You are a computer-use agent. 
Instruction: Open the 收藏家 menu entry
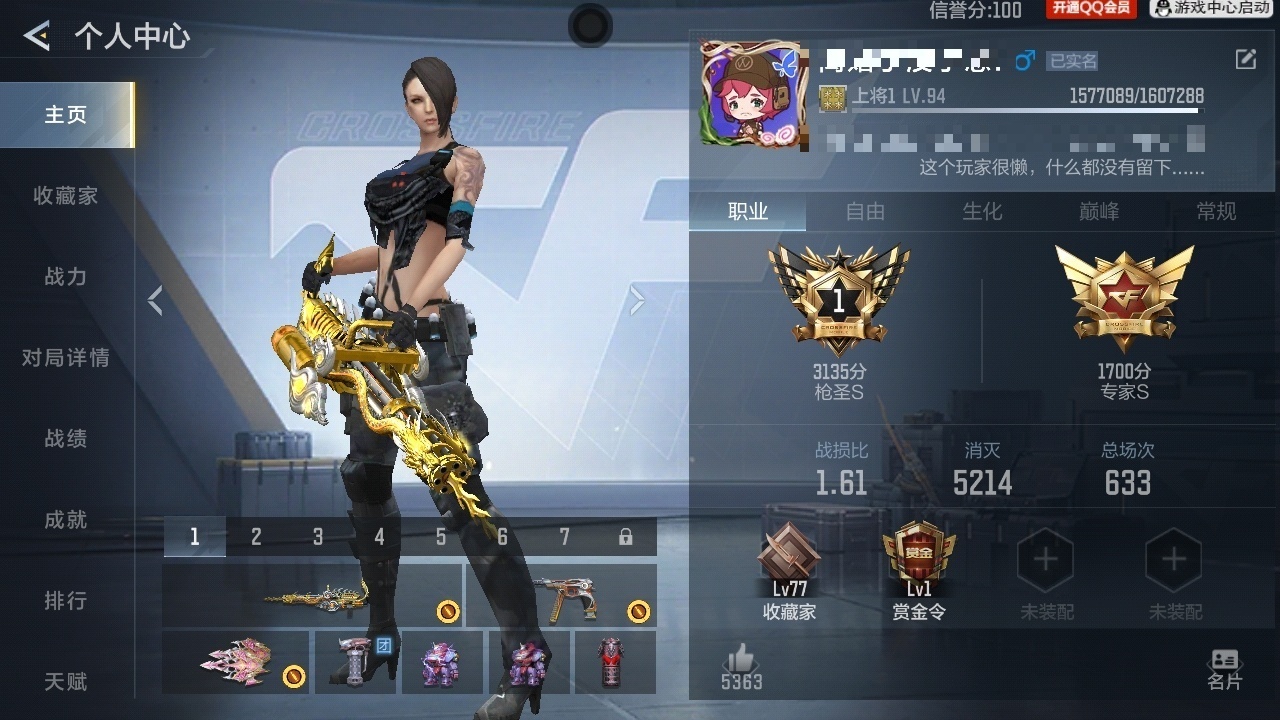66,196
